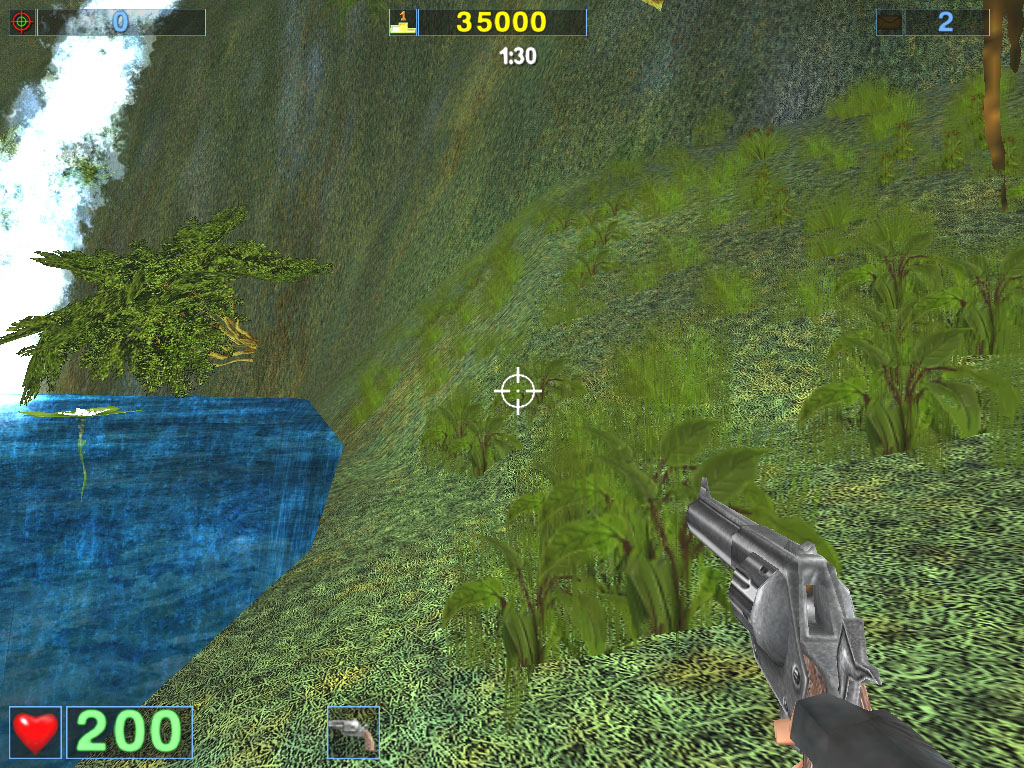Select the revolver weapon icon
1024x768 pixels.
353,732
